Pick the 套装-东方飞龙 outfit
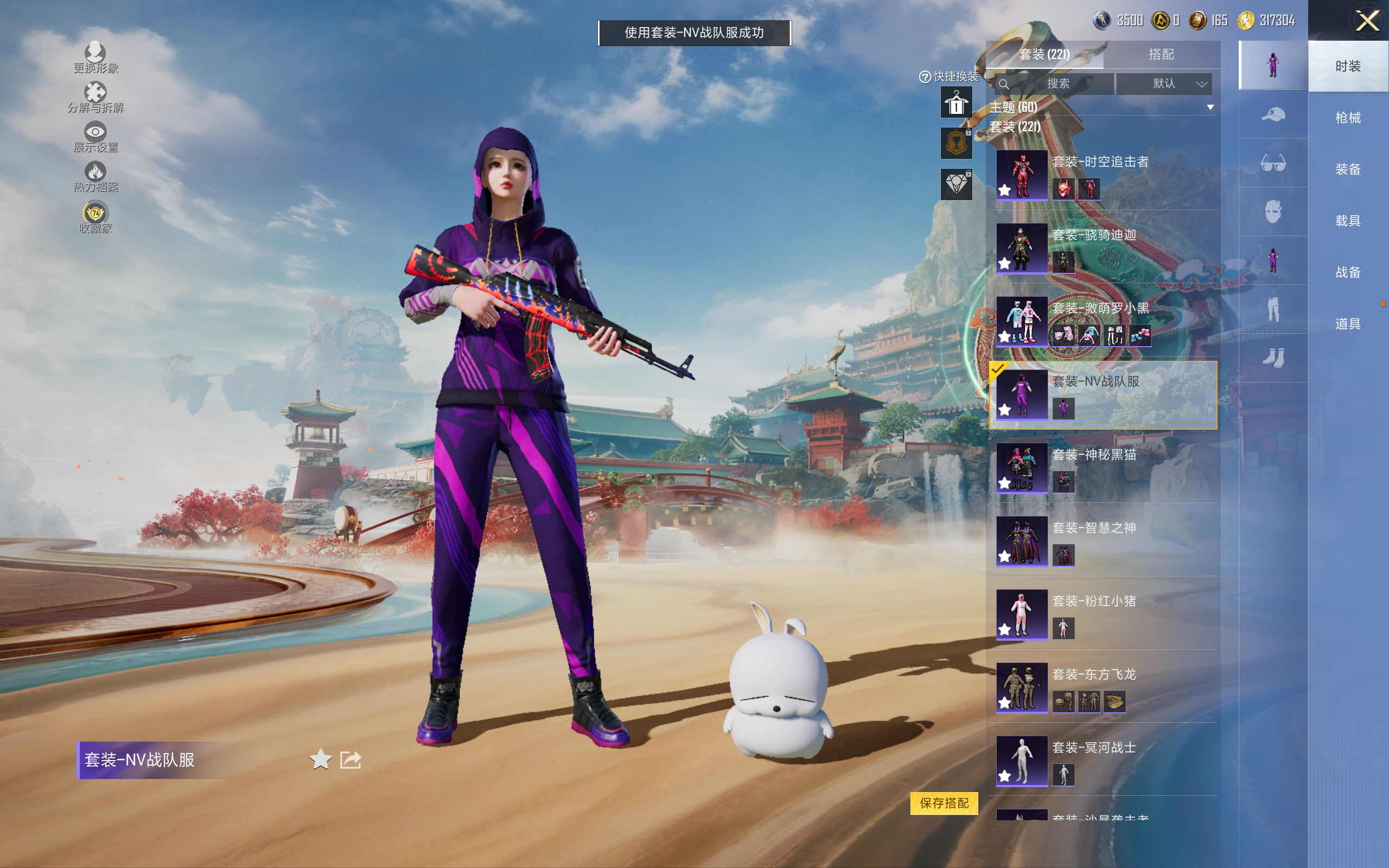This screenshot has width=1389, height=868. (x=1101, y=687)
